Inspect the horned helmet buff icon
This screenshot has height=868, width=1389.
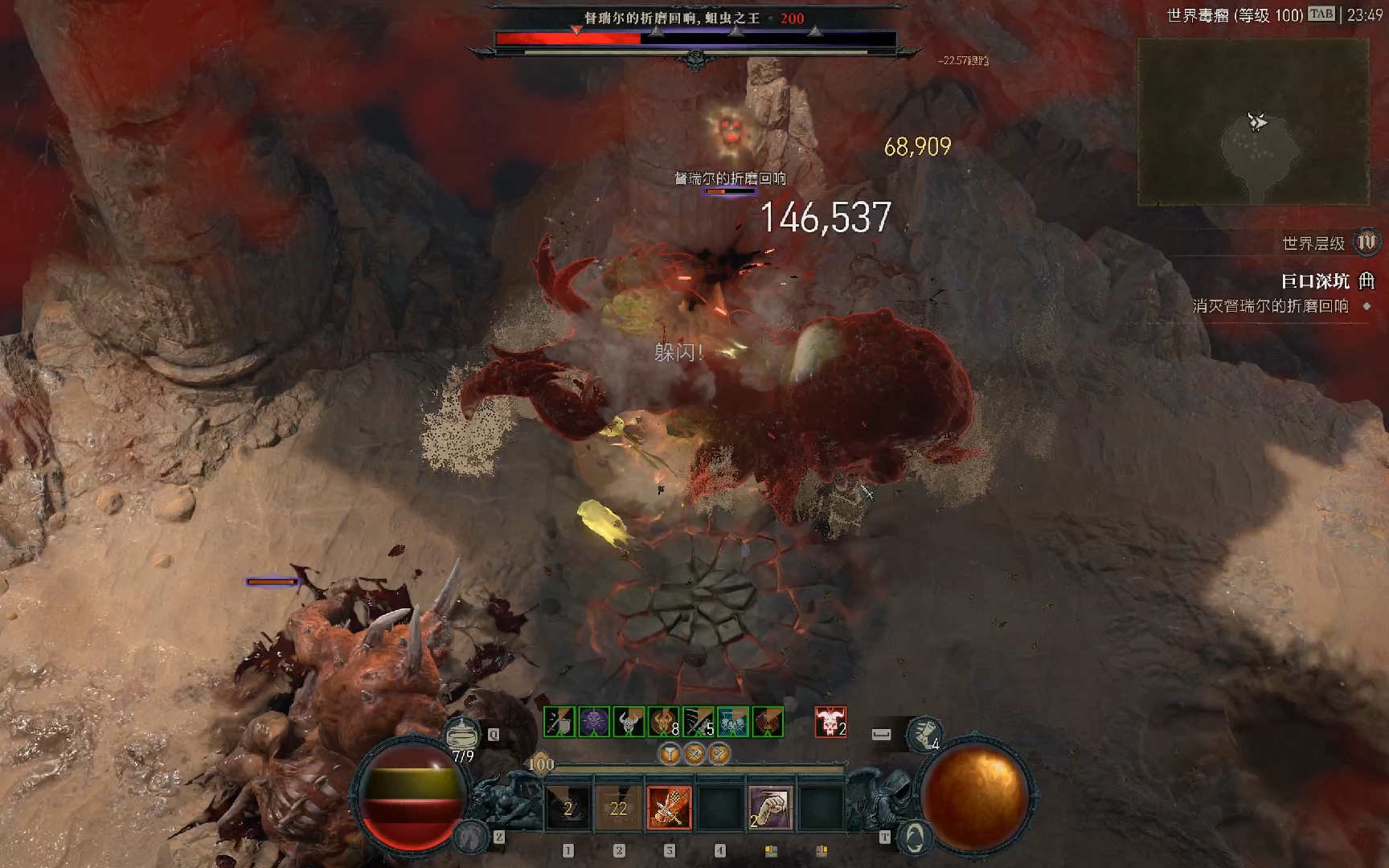click(x=629, y=722)
